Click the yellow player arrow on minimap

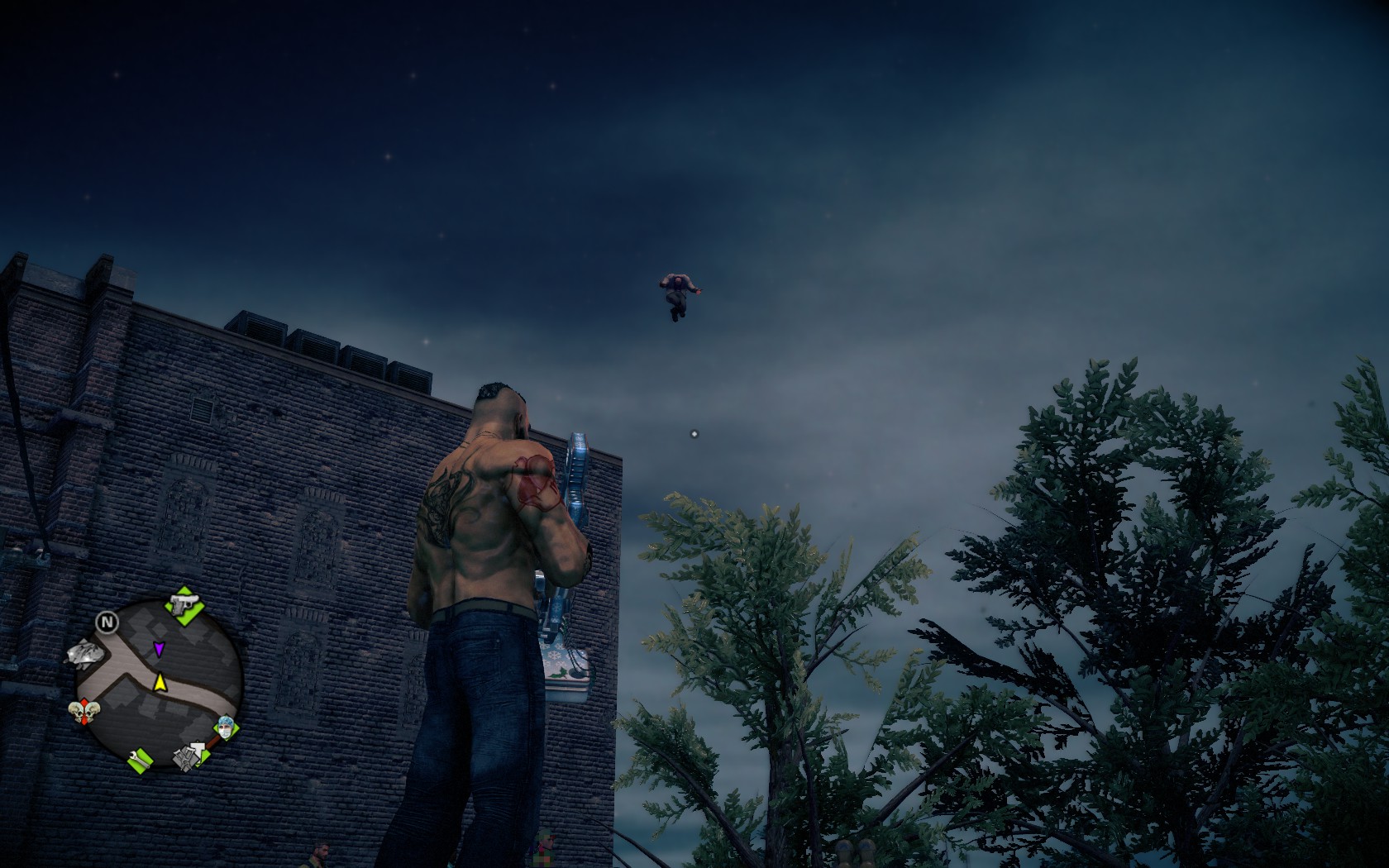point(160,682)
